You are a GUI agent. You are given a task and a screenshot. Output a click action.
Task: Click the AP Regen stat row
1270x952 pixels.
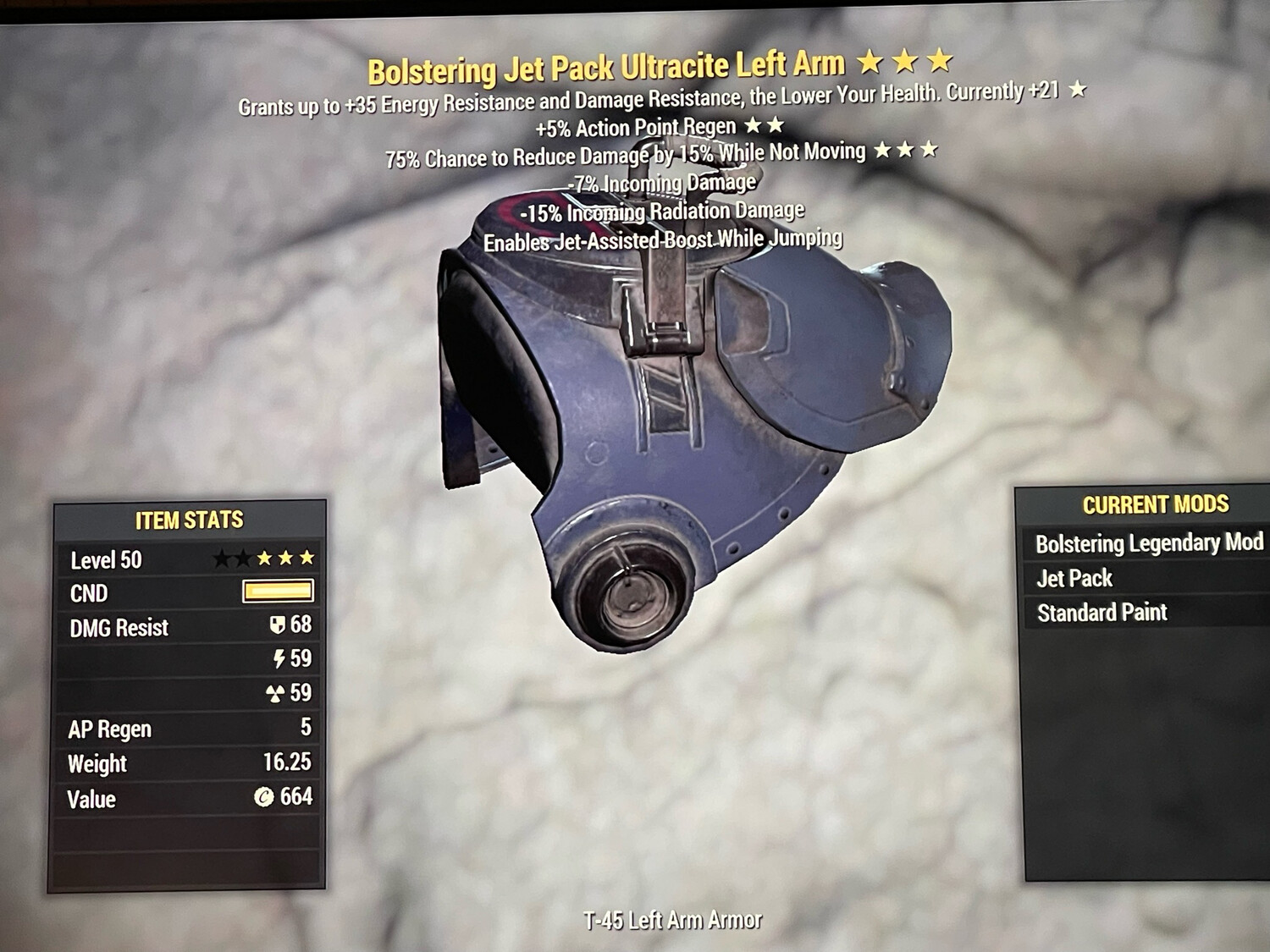tap(188, 729)
